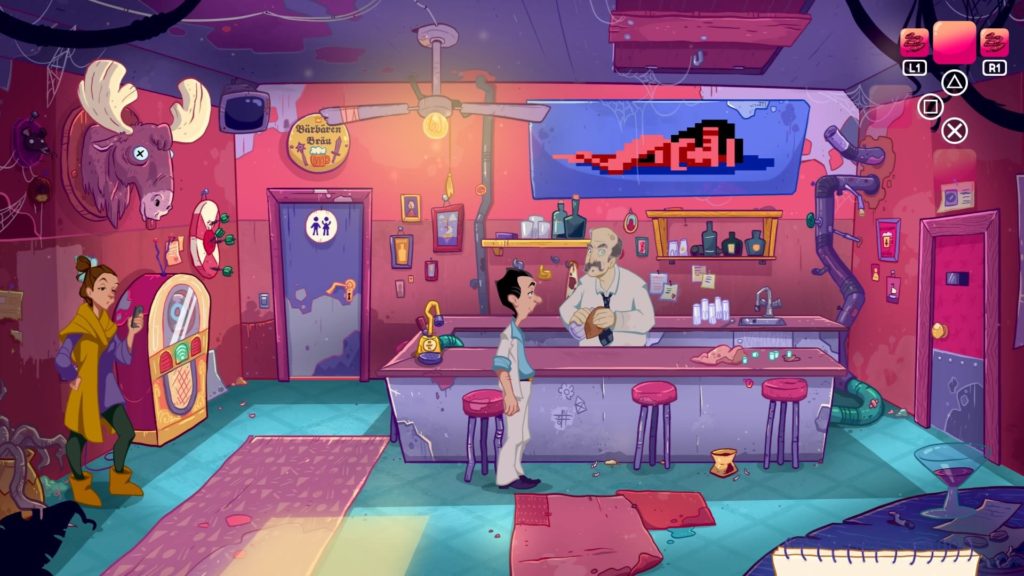Pick the inventory item above the R1 label
Image resolution: width=1024 pixels, height=576 pixels.
[x=994, y=42]
